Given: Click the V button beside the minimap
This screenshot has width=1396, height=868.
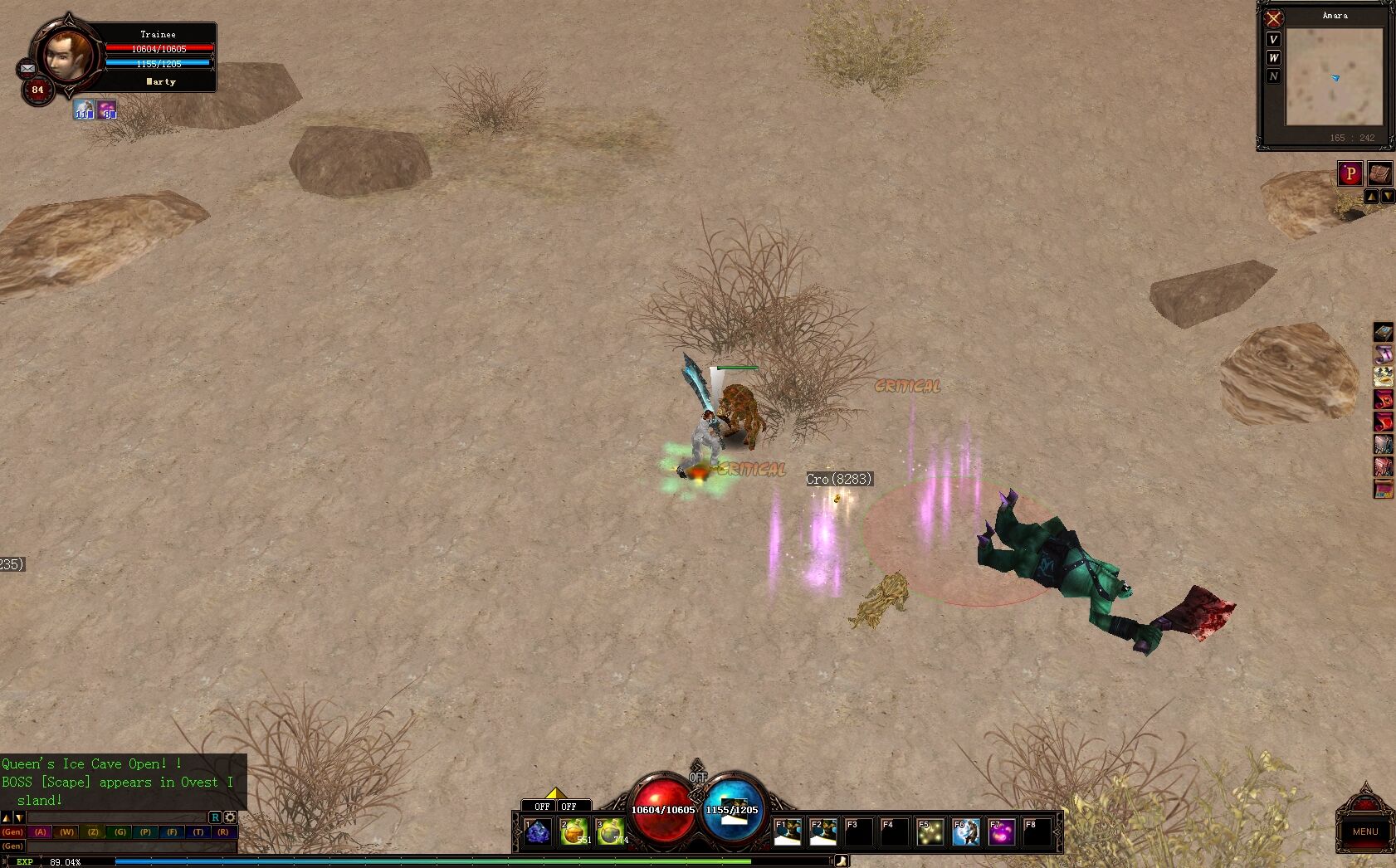Looking at the screenshot, I should coord(1273,40).
